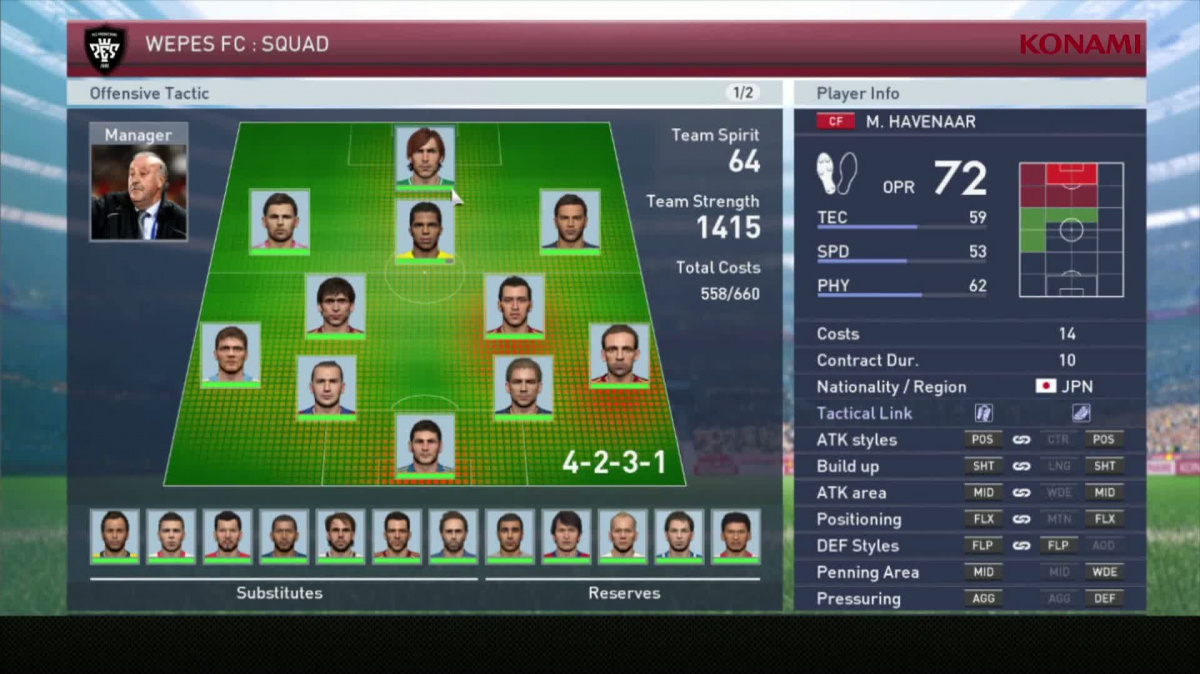Set Pressuring to DEF
Screen dimensions: 1200x674
pyautogui.click(x=1106, y=599)
